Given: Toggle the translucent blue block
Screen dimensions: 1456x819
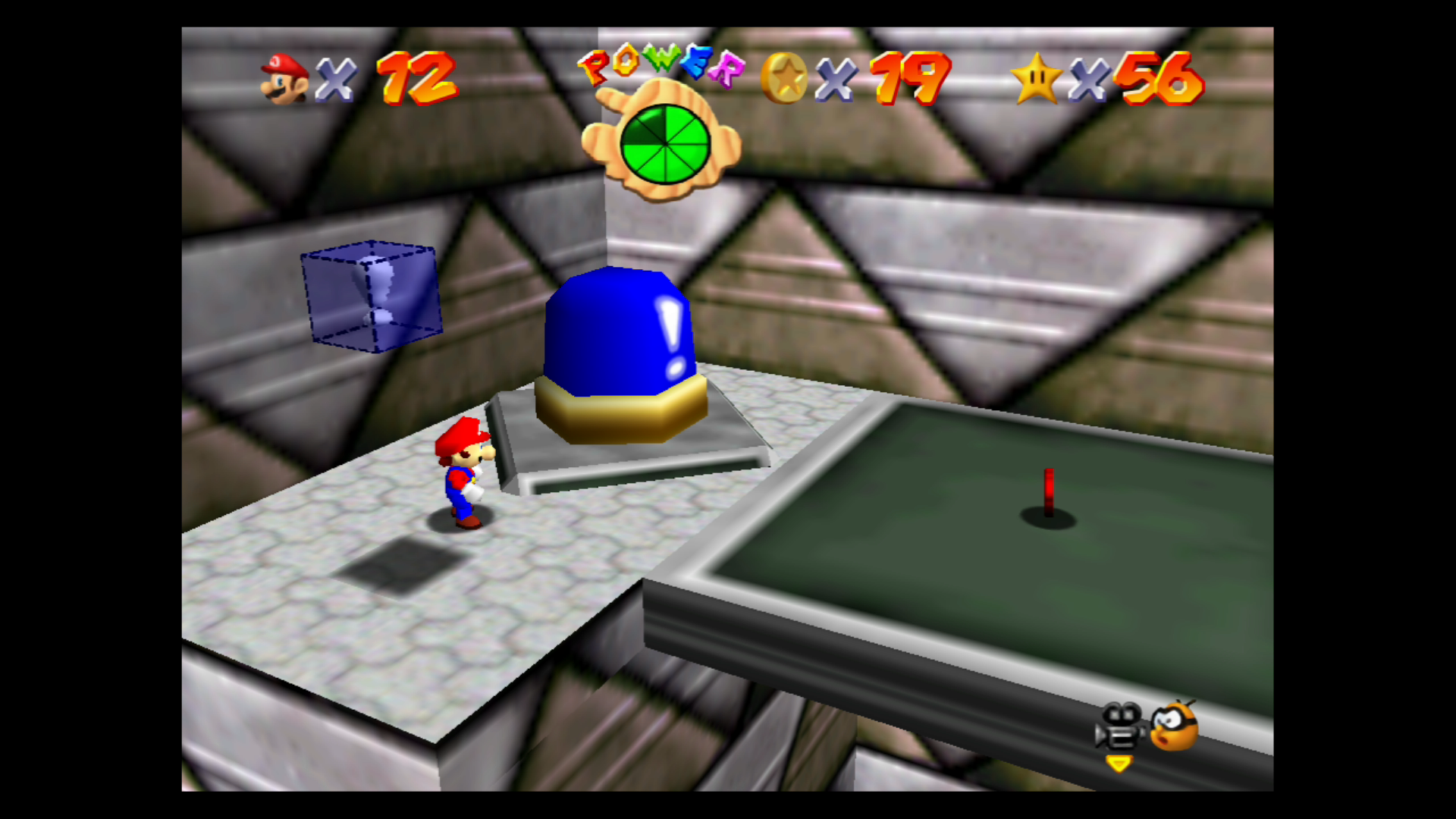Looking at the screenshot, I should pos(372,296).
